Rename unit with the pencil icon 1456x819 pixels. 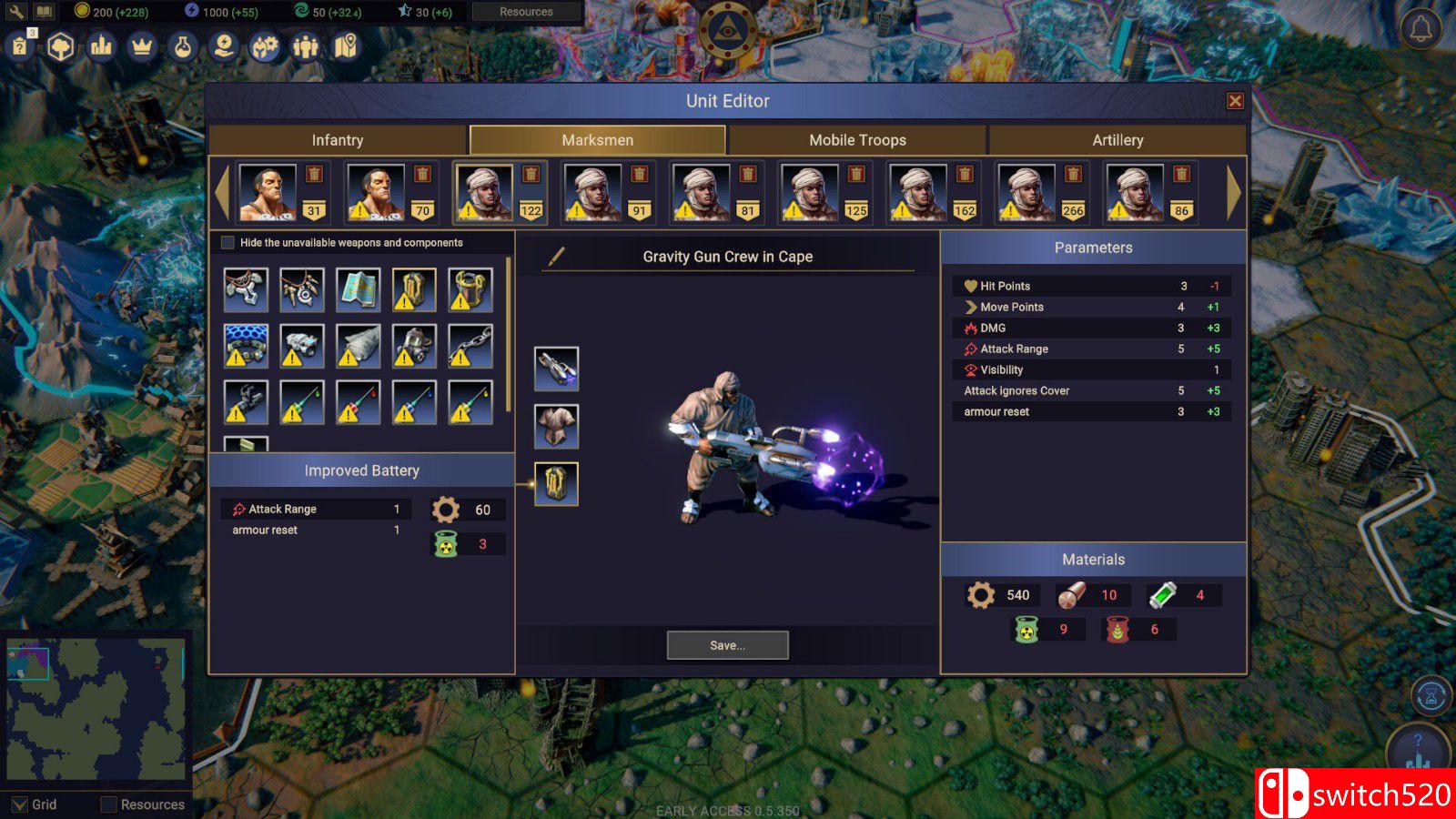coord(556,257)
